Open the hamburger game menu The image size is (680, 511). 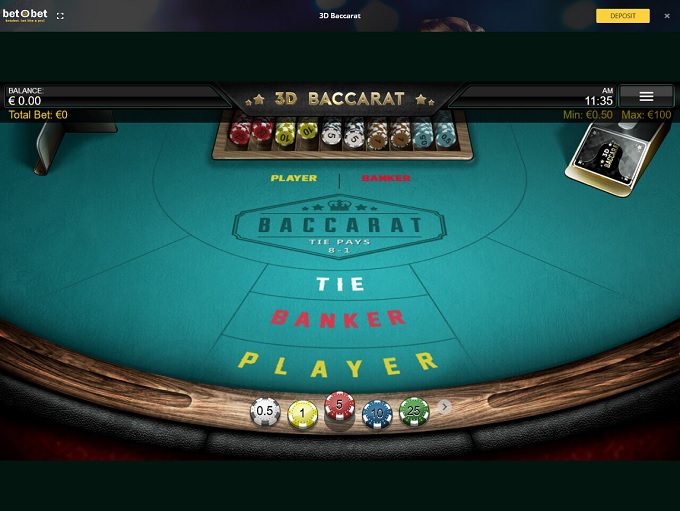646,96
